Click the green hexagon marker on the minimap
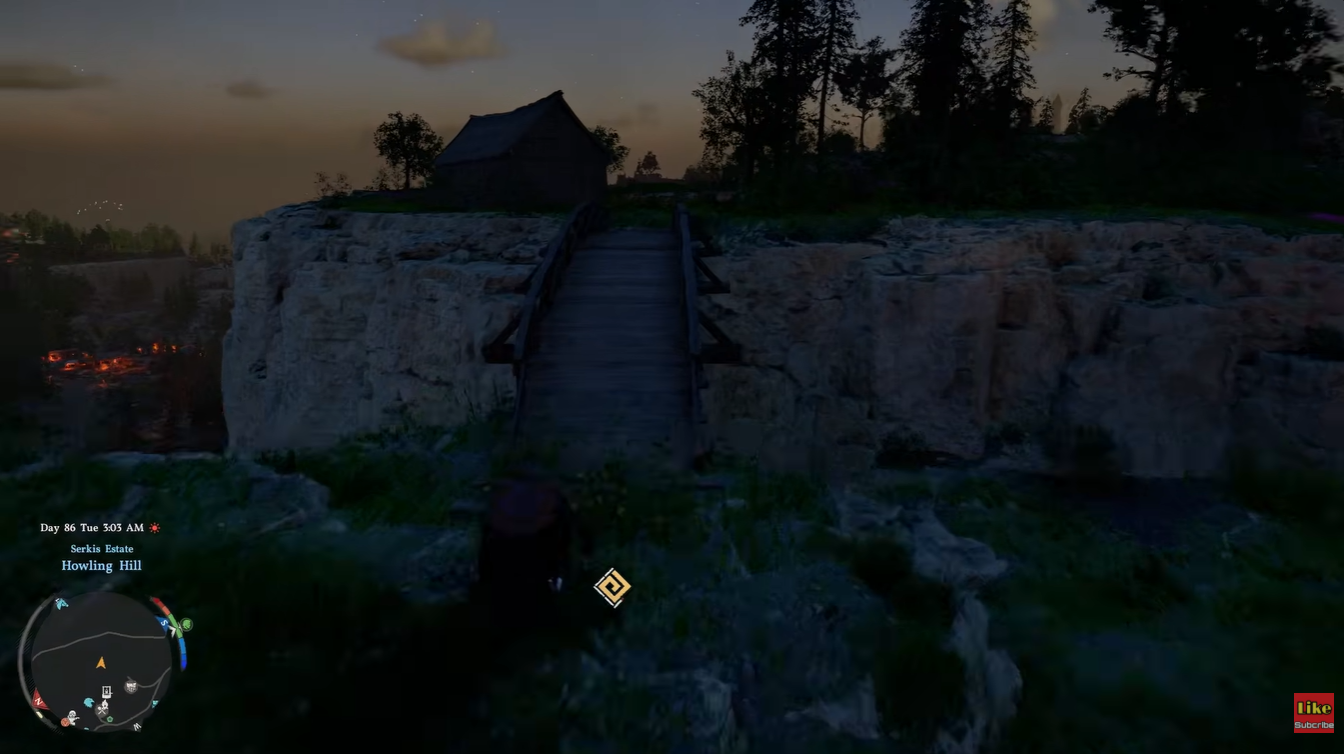 click(109, 719)
